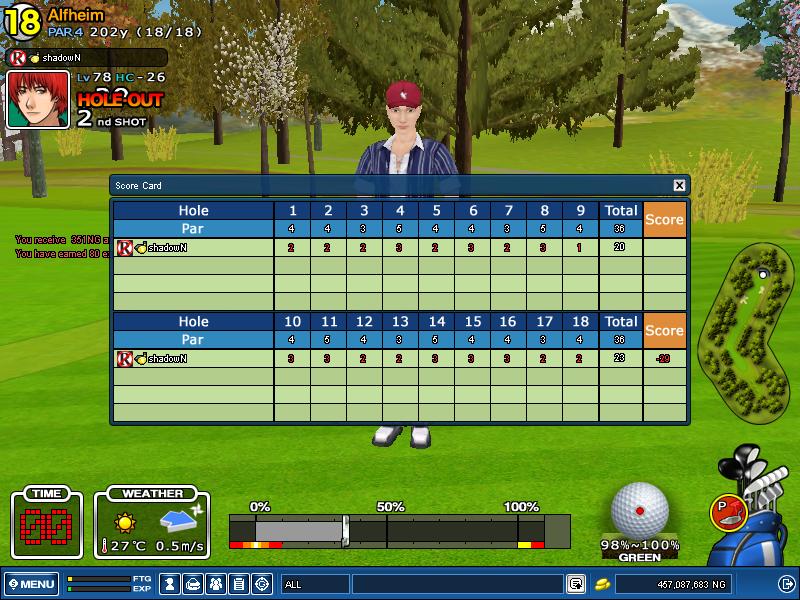Open the list document toolbar icon

pos(239,583)
